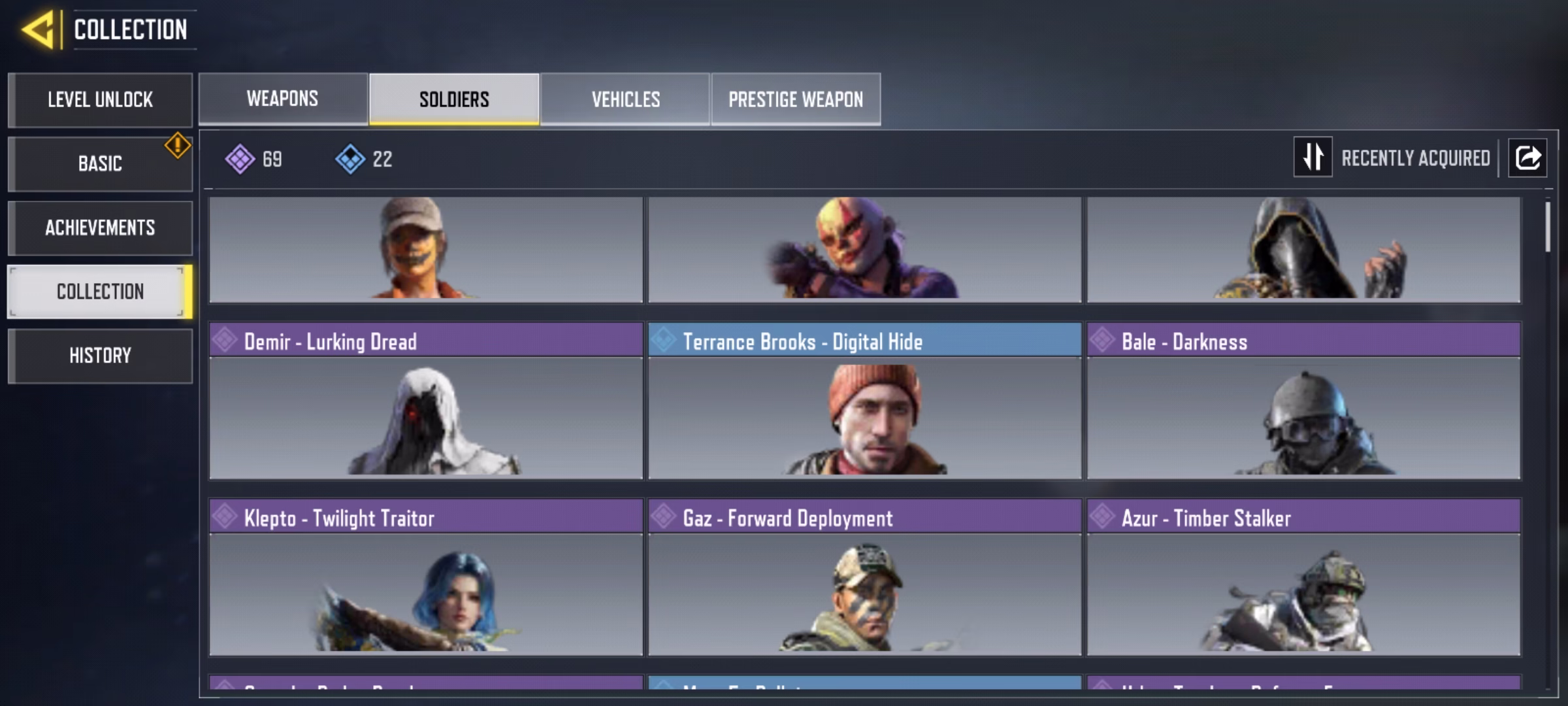Select the Bale - Darkness soldier
Image resolution: width=1568 pixels, height=706 pixels.
pyautogui.click(x=1303, y=400)
